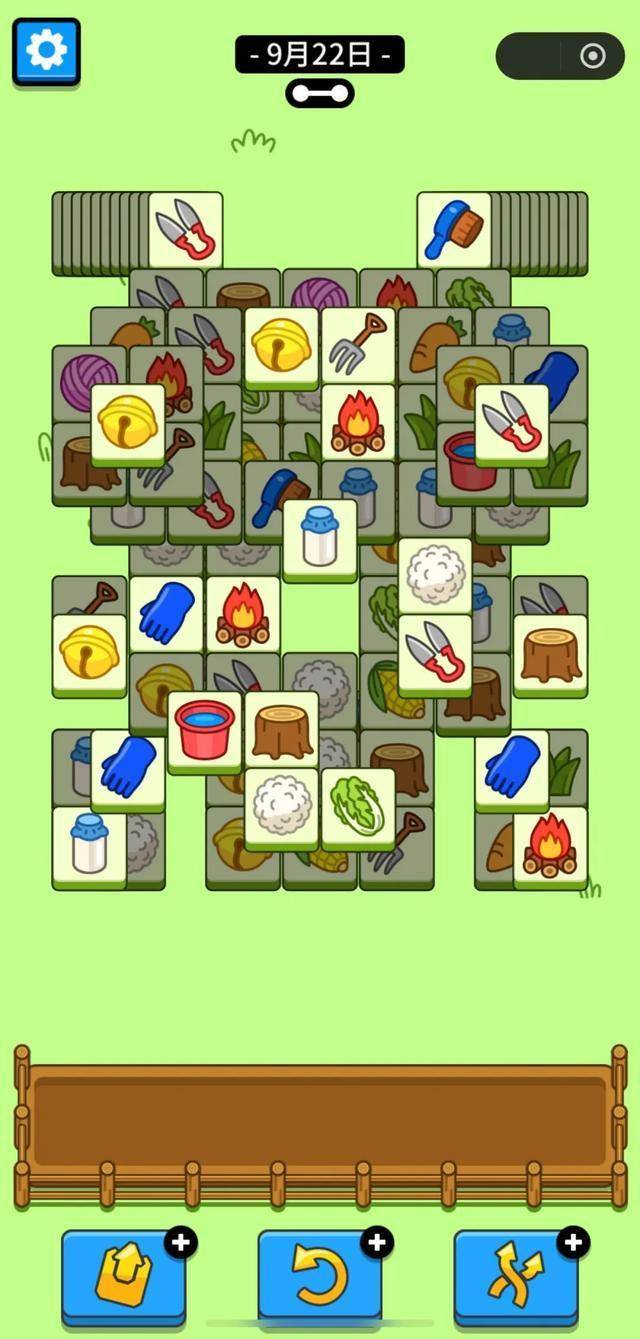Pick the uncovered red water bucket tile
640x1339 pixels.
click(205, 729)
